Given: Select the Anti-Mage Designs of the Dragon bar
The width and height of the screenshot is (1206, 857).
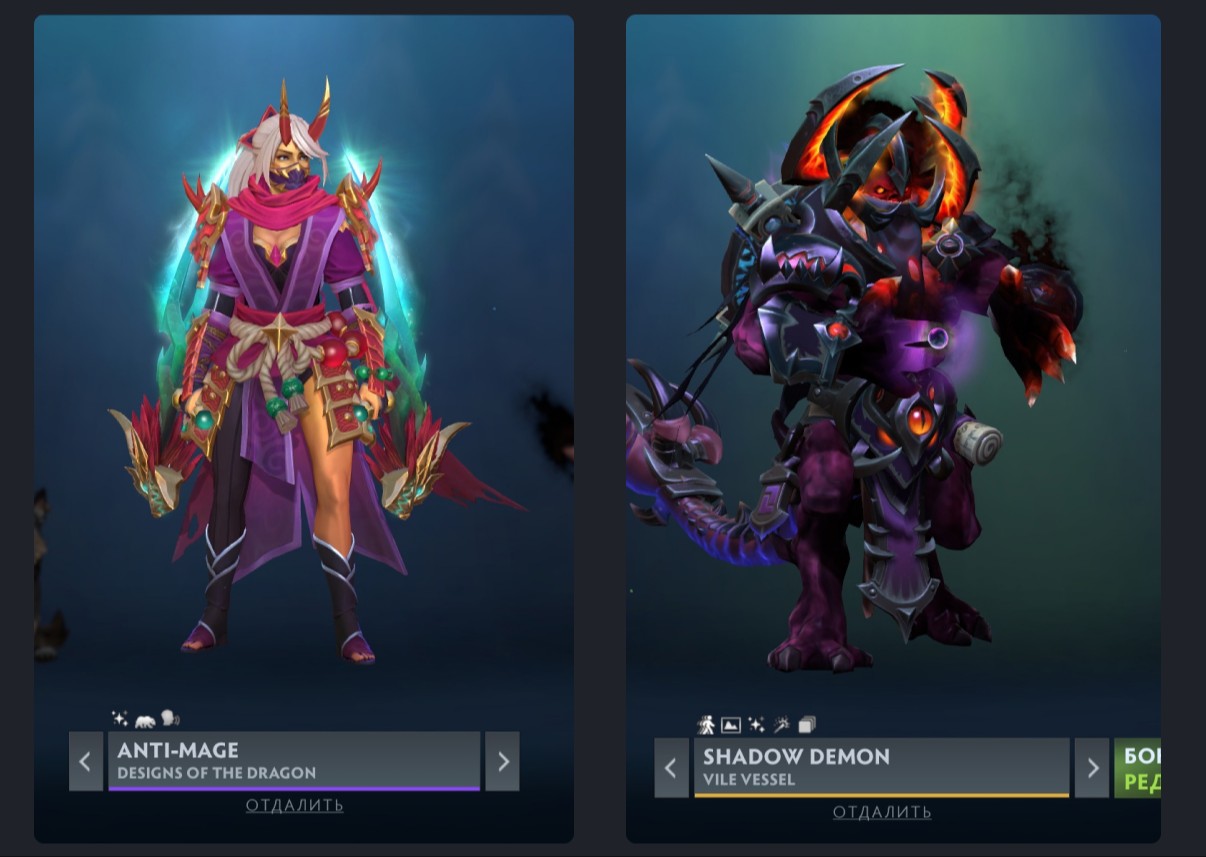Looking at the screenshot, I should pyautogui.click(x=294, y=761).
